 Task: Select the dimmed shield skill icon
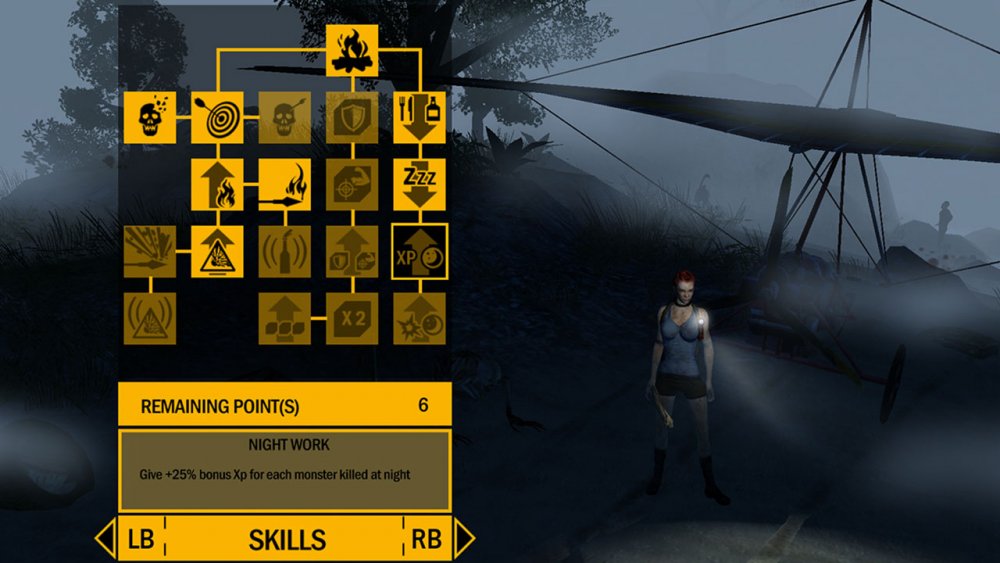(352, 117)
